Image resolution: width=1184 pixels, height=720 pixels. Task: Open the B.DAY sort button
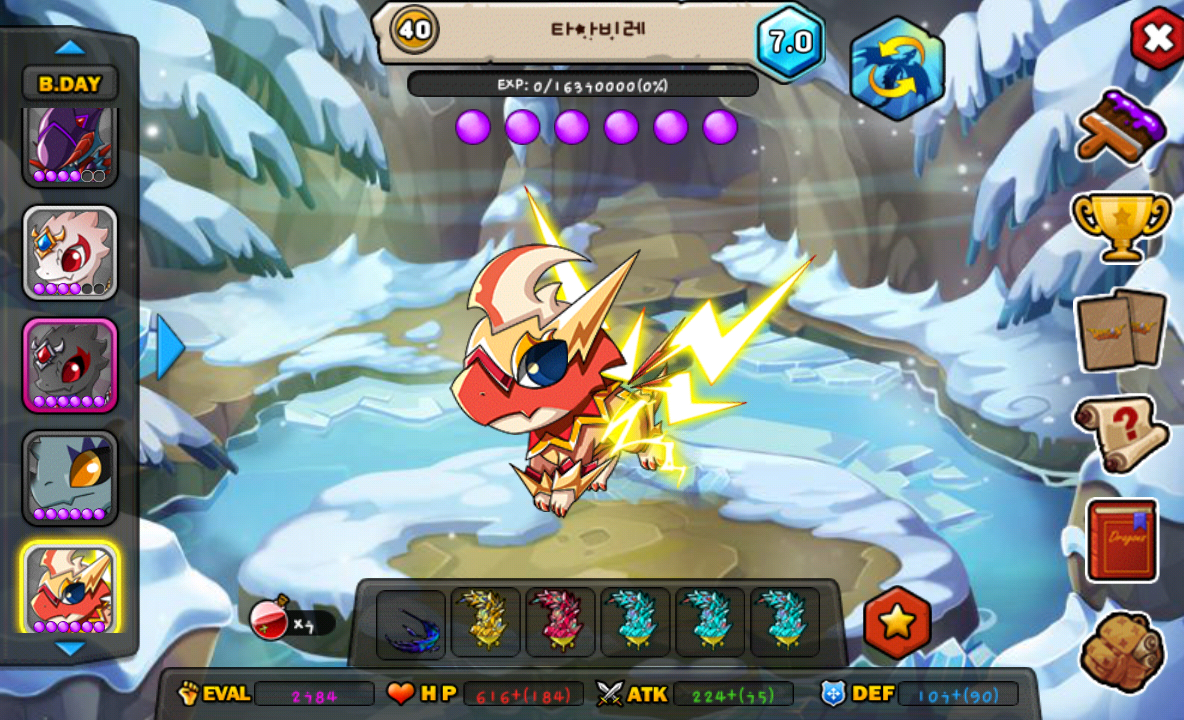70,83
